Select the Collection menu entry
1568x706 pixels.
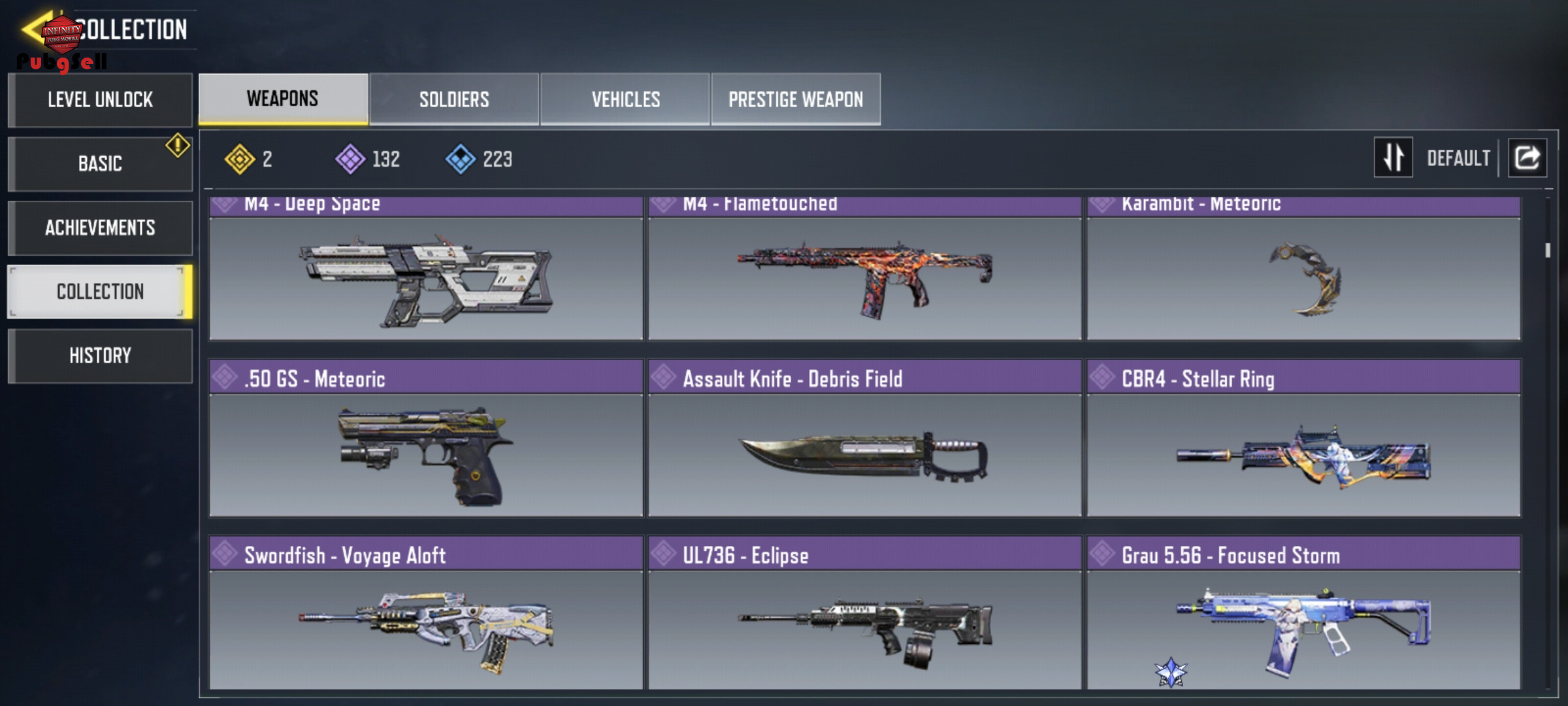click(100, 292)
